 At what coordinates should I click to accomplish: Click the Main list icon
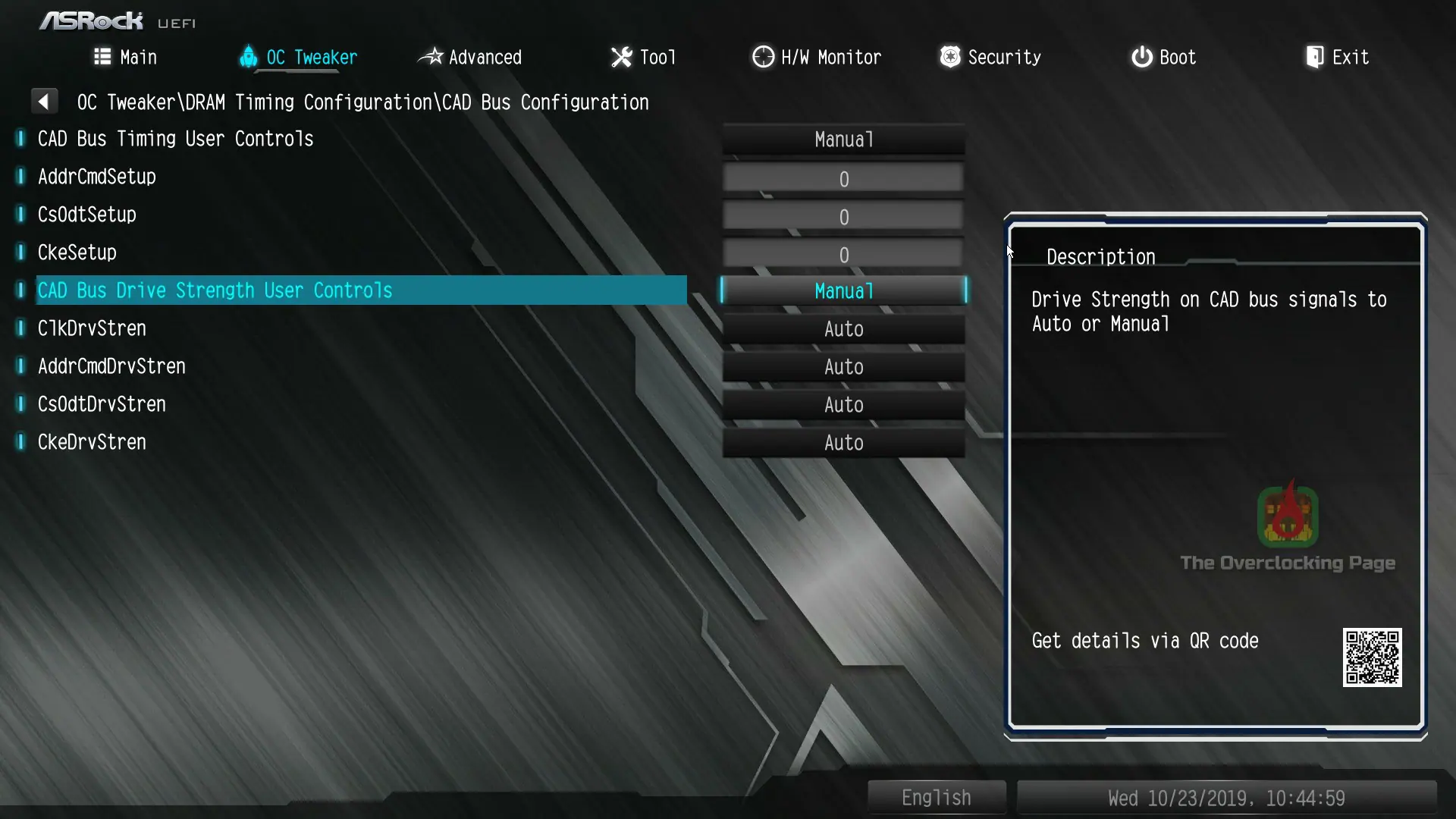coord(102,57)
